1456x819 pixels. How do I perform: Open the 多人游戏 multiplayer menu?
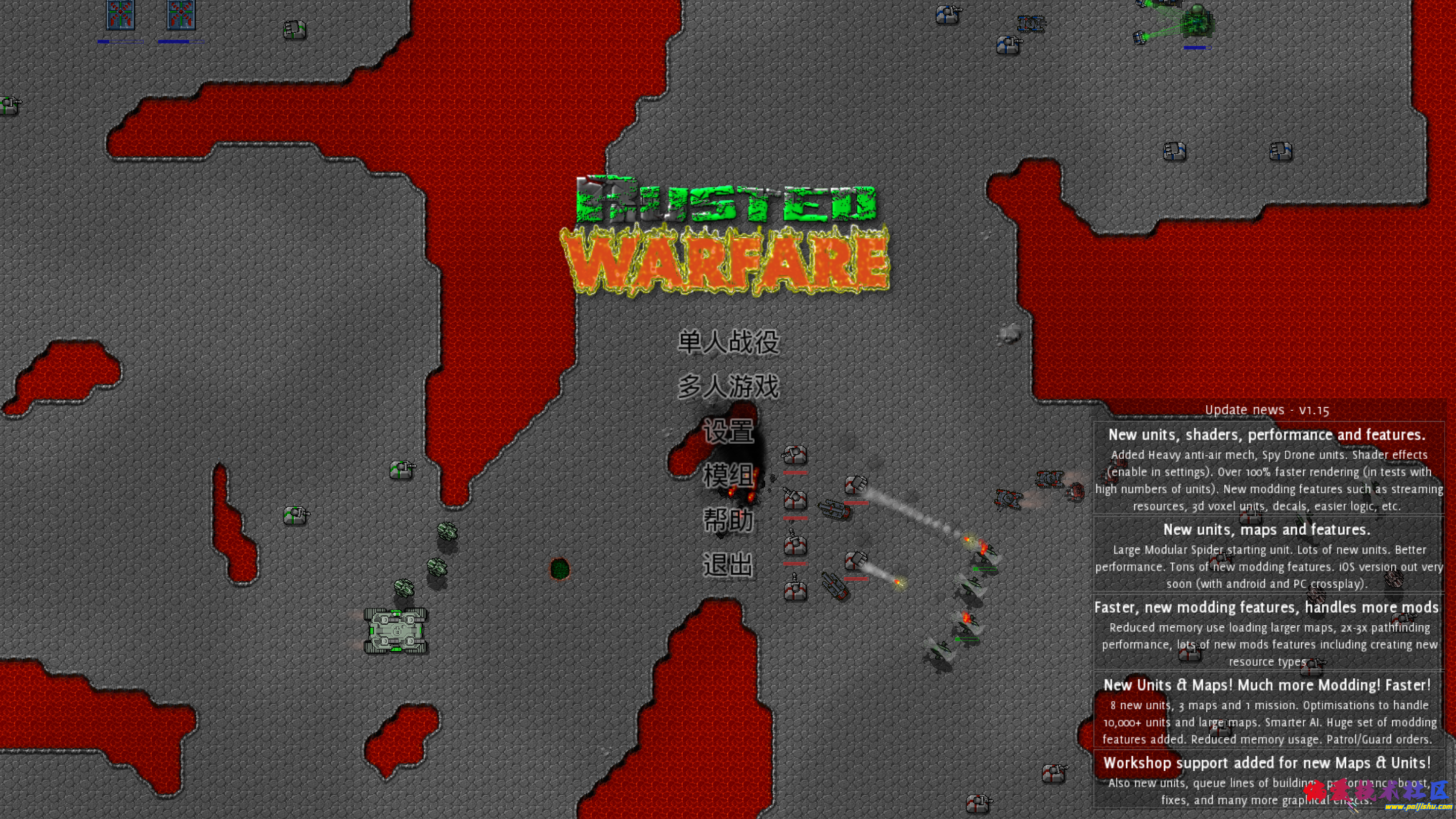(728, 386)
